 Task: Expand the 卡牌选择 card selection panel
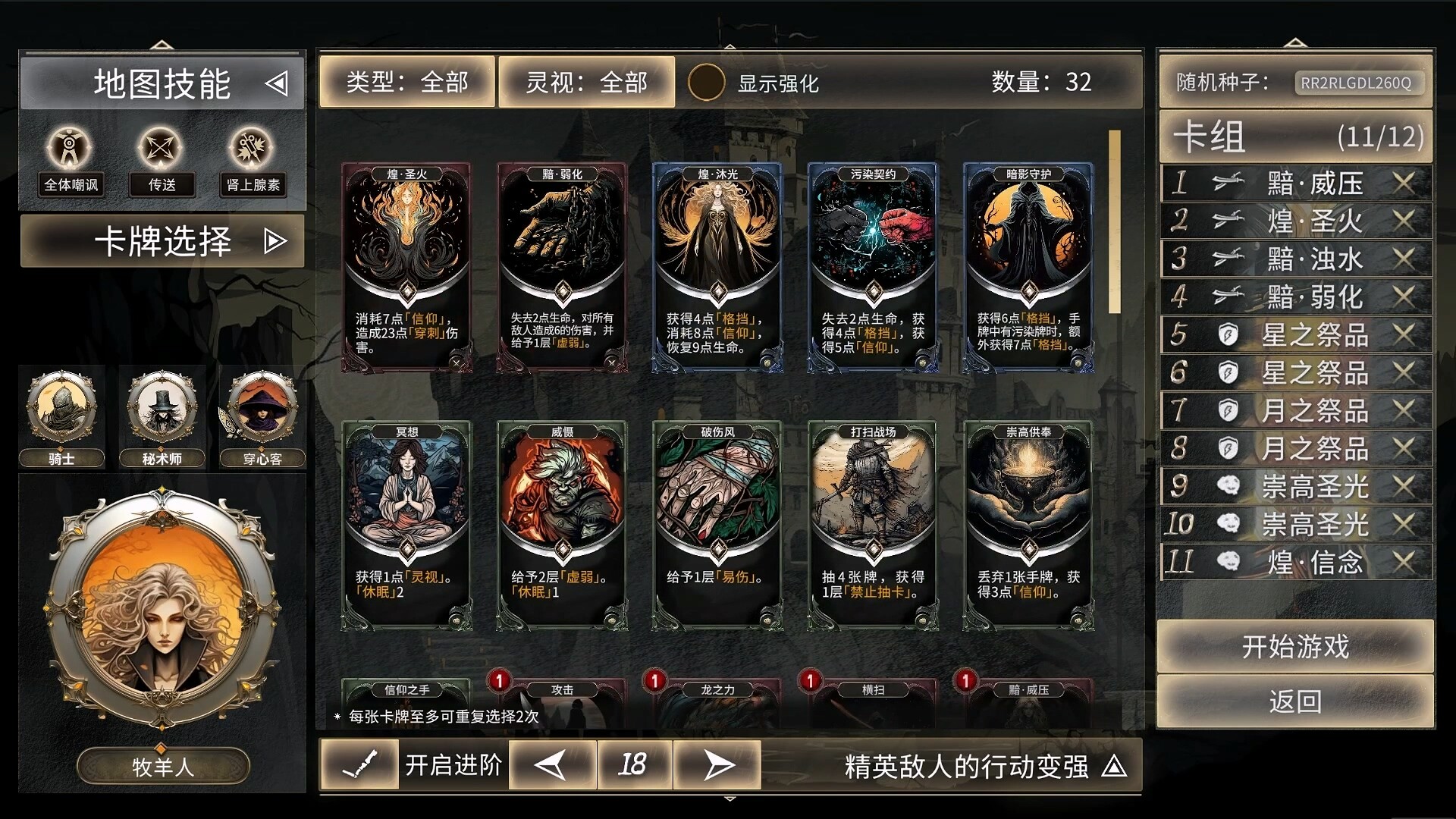(x=162, y=241)
